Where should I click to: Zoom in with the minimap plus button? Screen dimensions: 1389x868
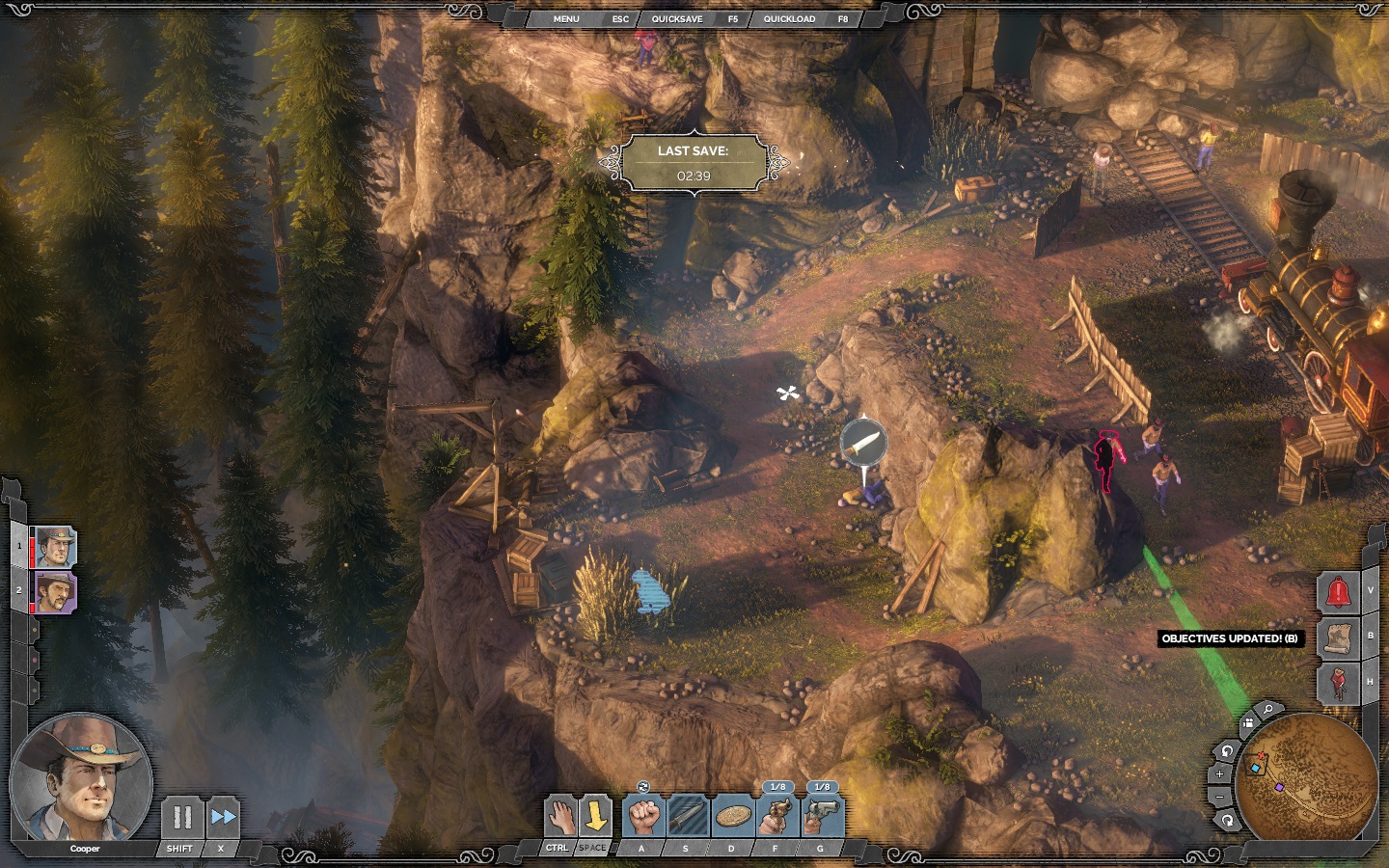tap(1219, 773)
